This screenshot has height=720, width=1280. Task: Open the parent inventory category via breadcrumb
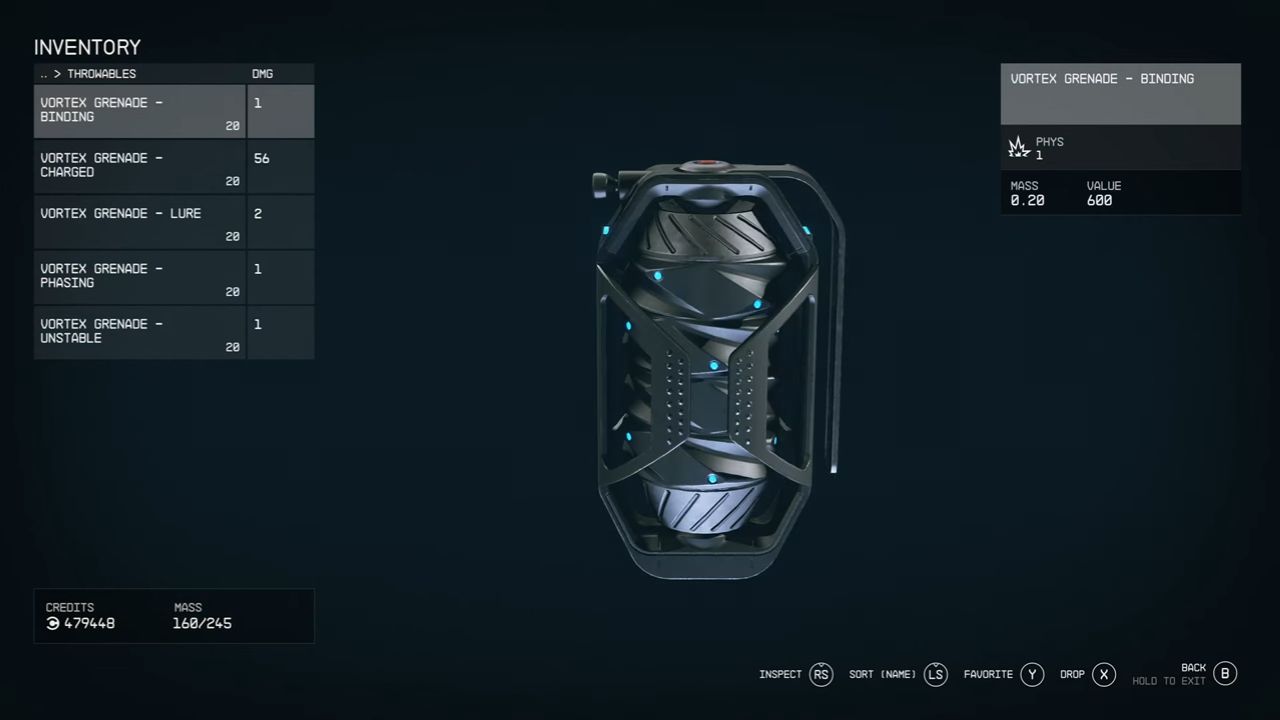(x=43, y=73)
